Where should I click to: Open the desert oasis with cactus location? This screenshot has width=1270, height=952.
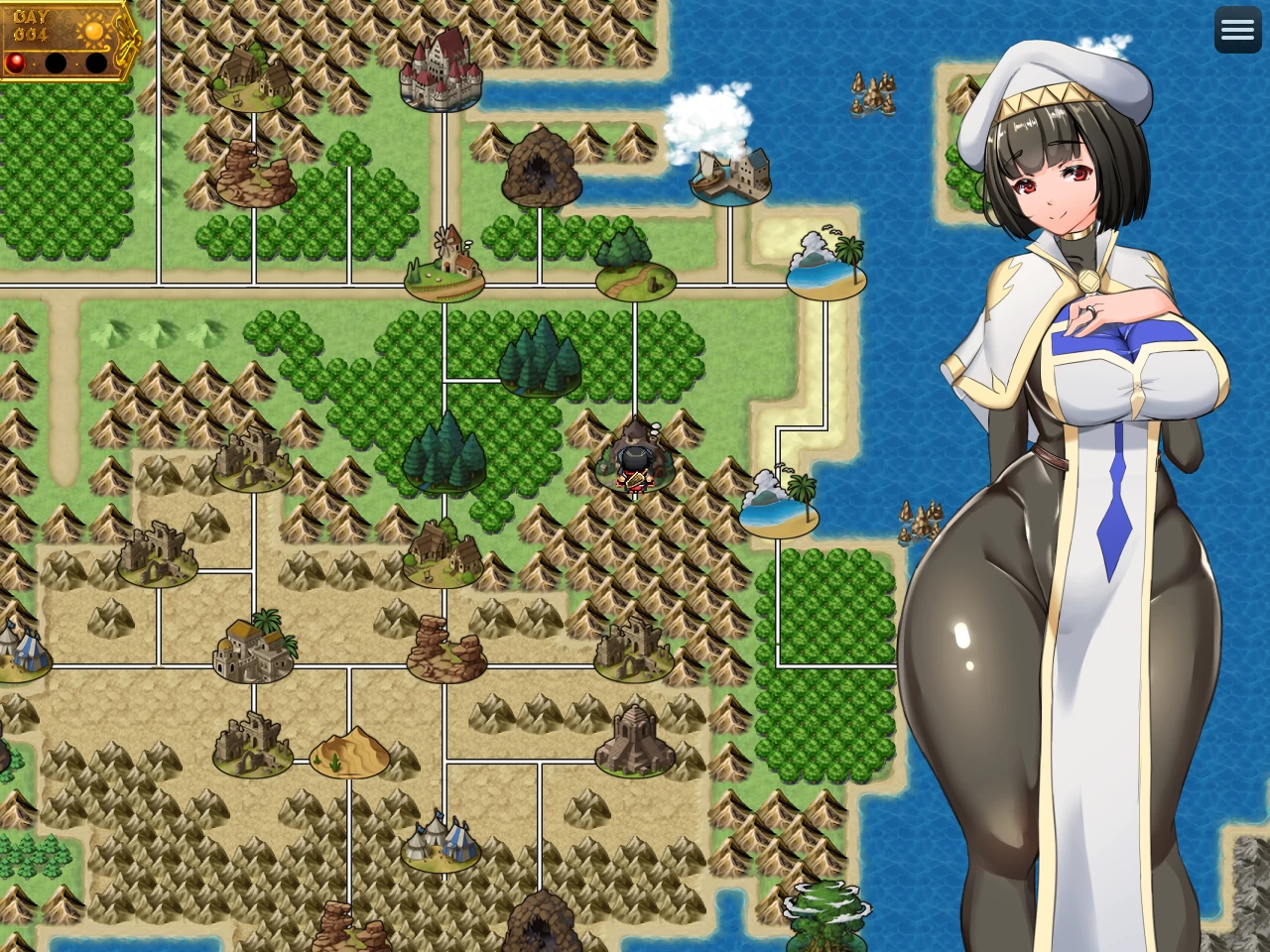(x=347, y=754)
